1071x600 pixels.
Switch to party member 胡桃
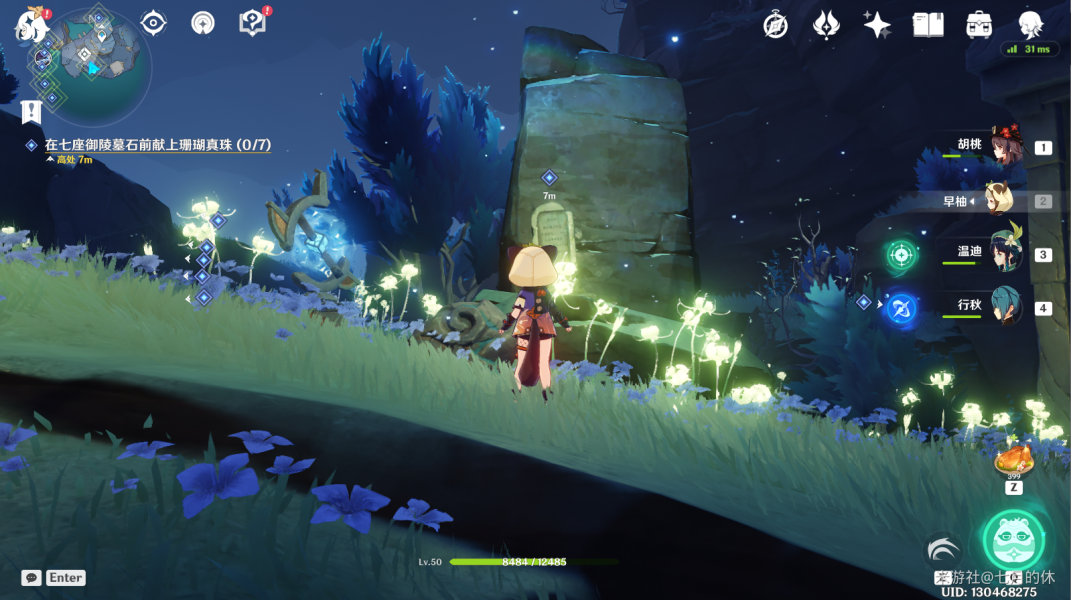[1003, 147]
